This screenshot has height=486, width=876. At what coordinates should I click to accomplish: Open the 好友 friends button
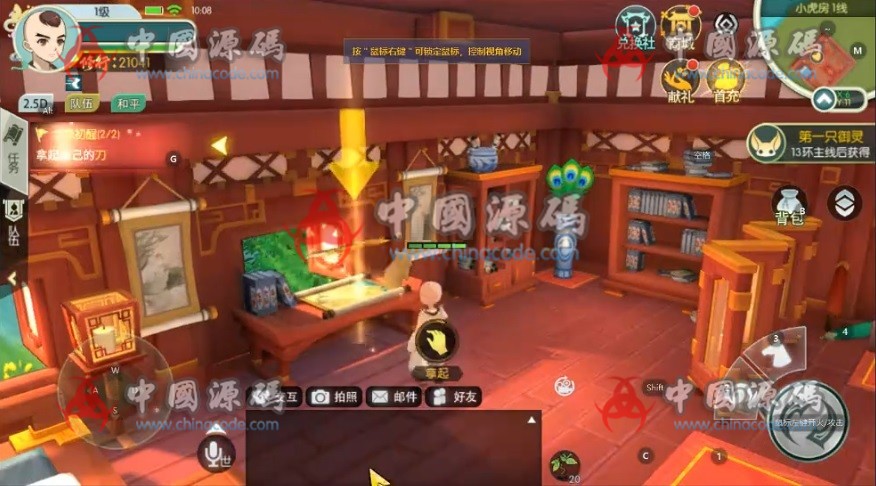click(454, 397)
